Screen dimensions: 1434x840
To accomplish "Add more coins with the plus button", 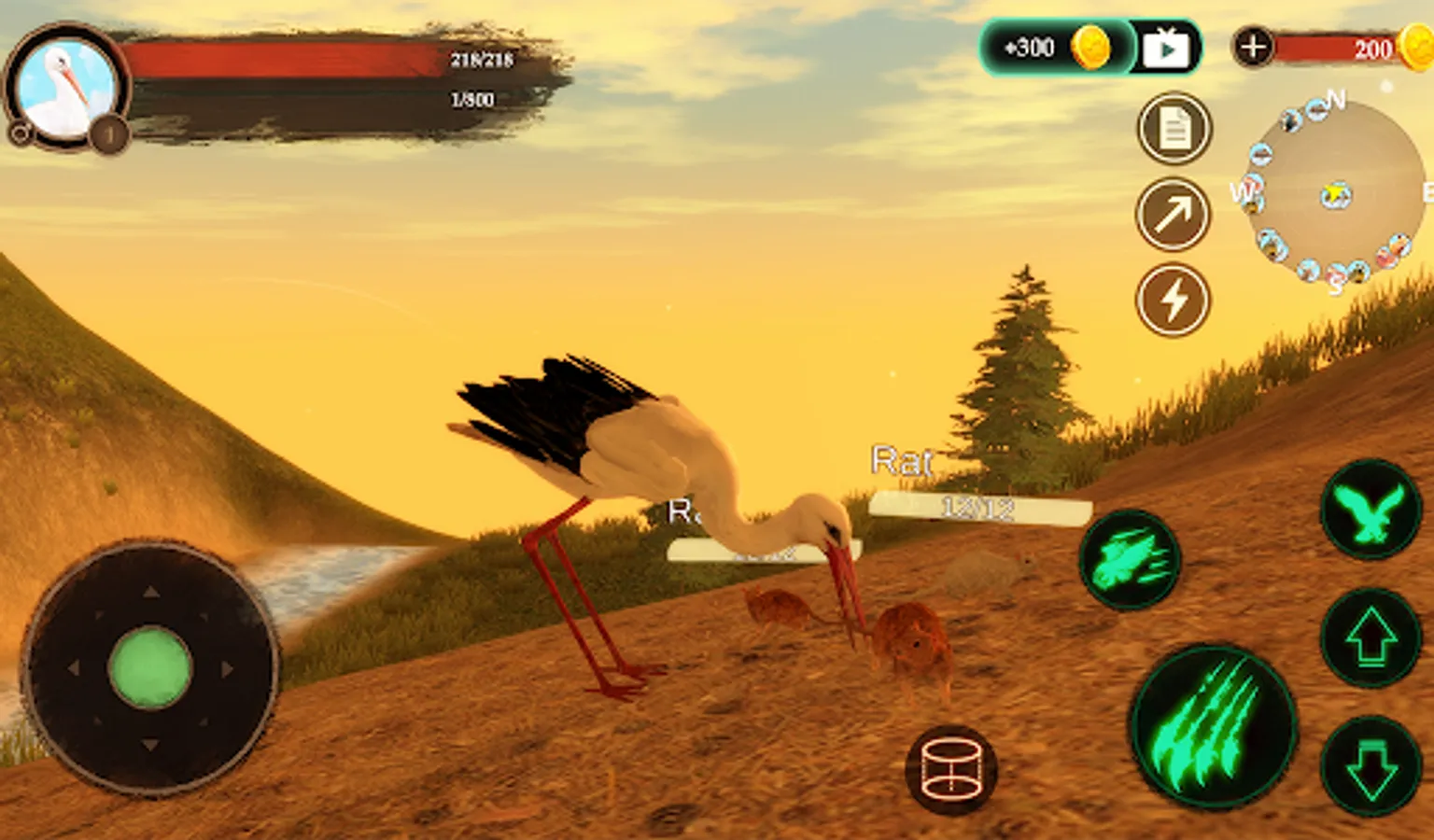I will pyautogui.click(x=1253, y=47).
